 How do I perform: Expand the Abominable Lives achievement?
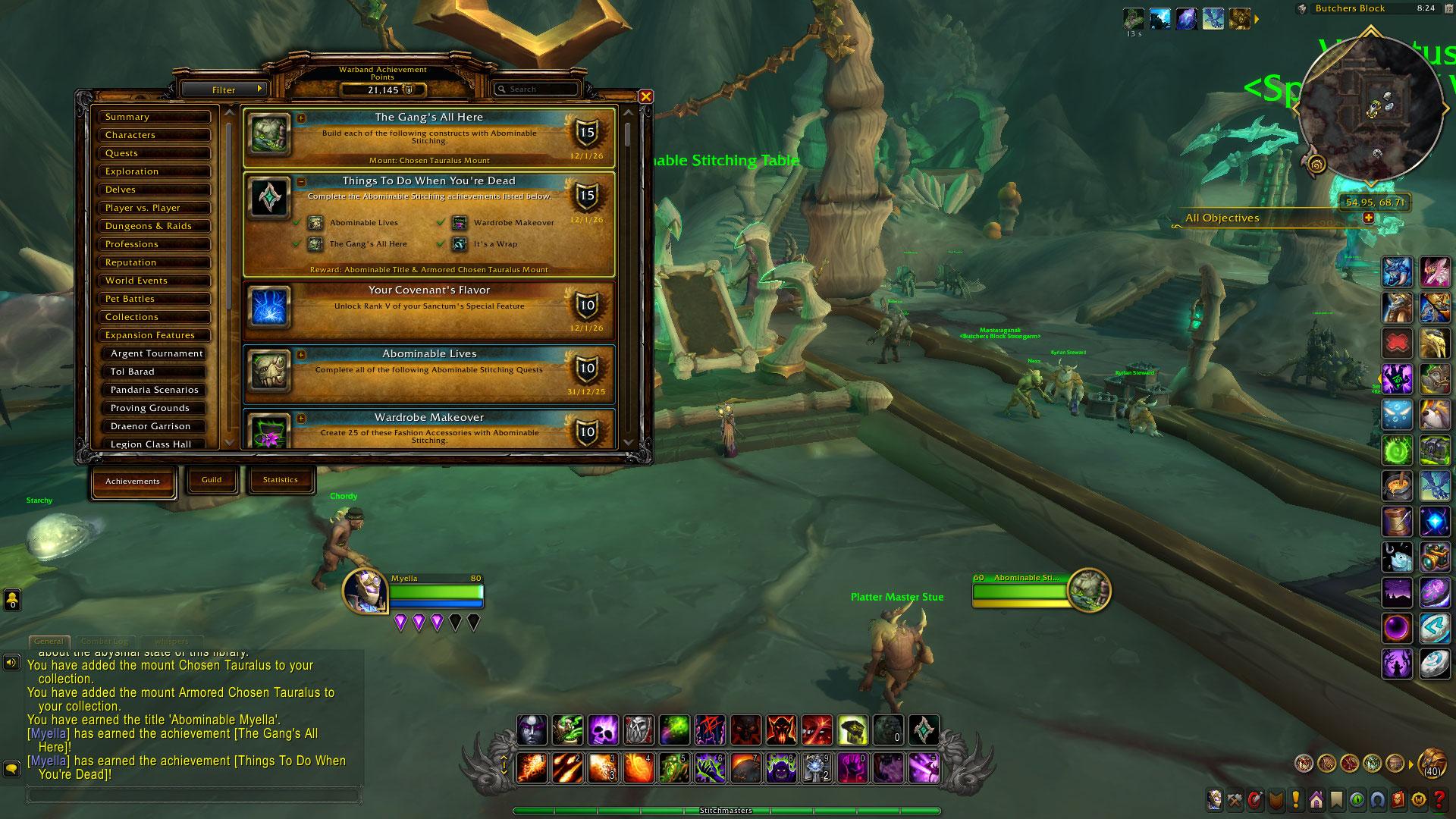pos(301,354)
